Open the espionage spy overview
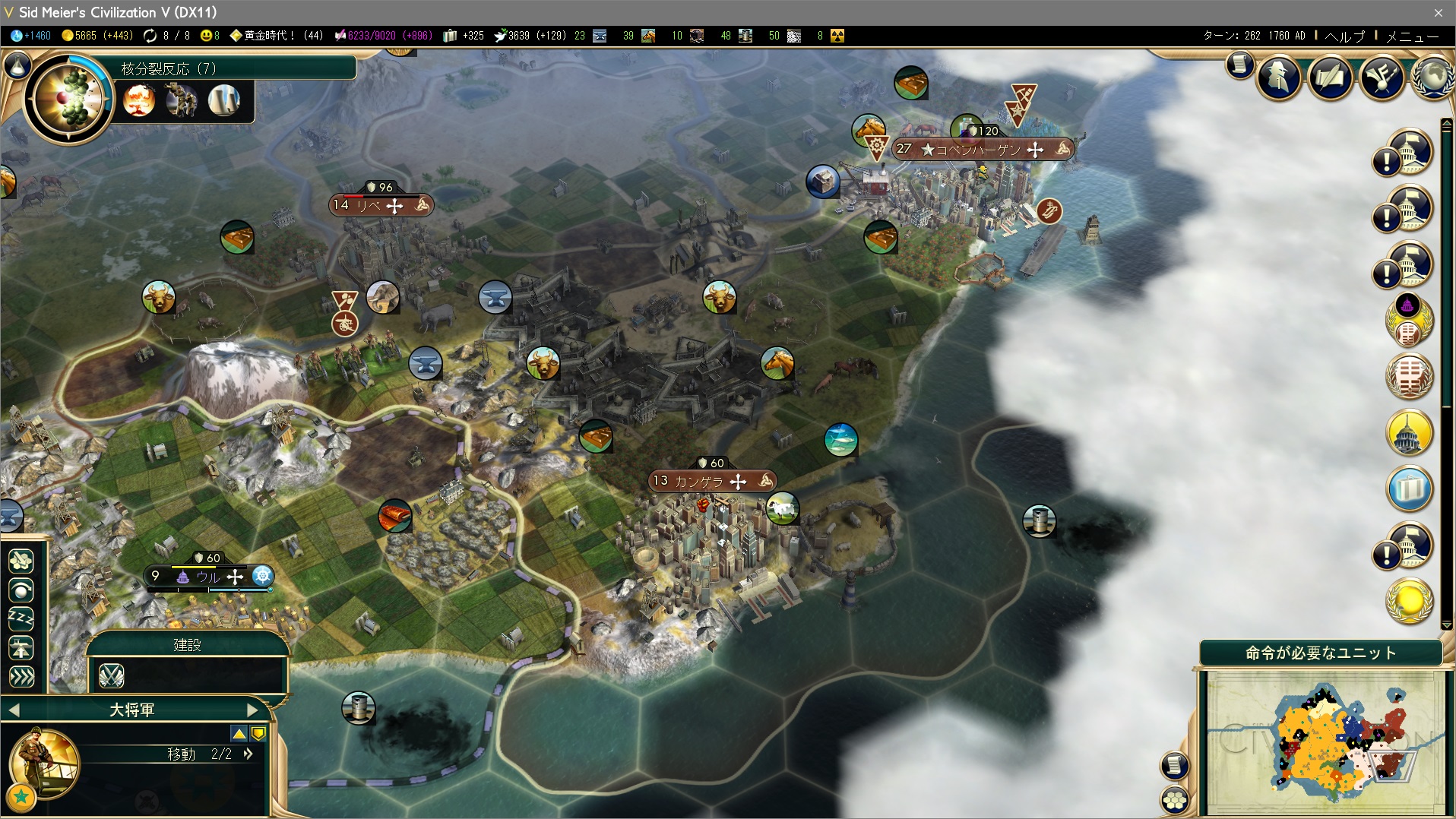Viewport: 1456px width, 819px height. pos(1279,77)
